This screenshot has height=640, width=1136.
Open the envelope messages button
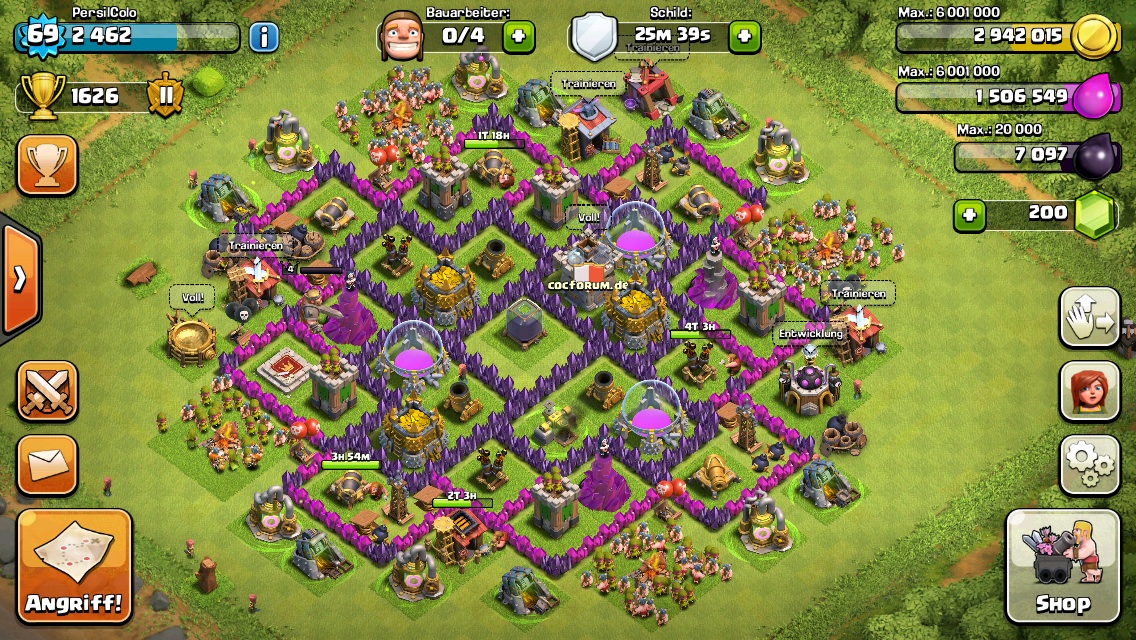(47, 463)
